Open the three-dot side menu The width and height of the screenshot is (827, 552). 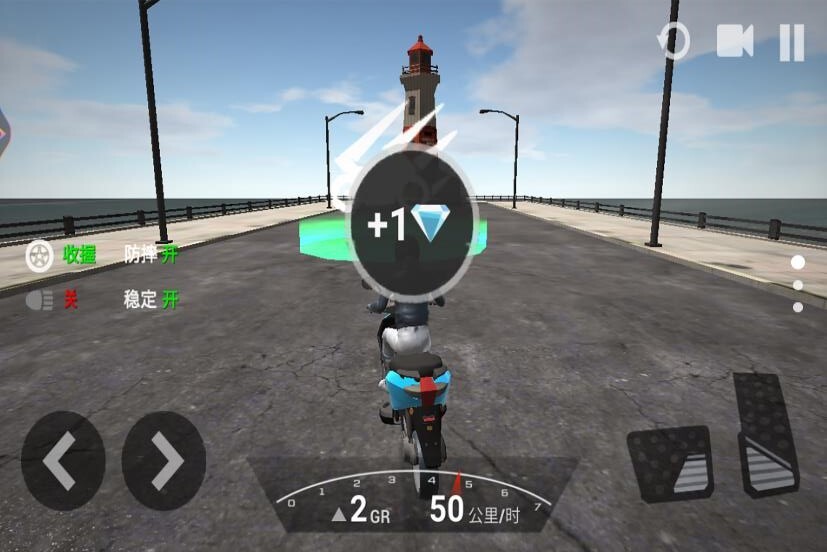[x=798, y=285]
